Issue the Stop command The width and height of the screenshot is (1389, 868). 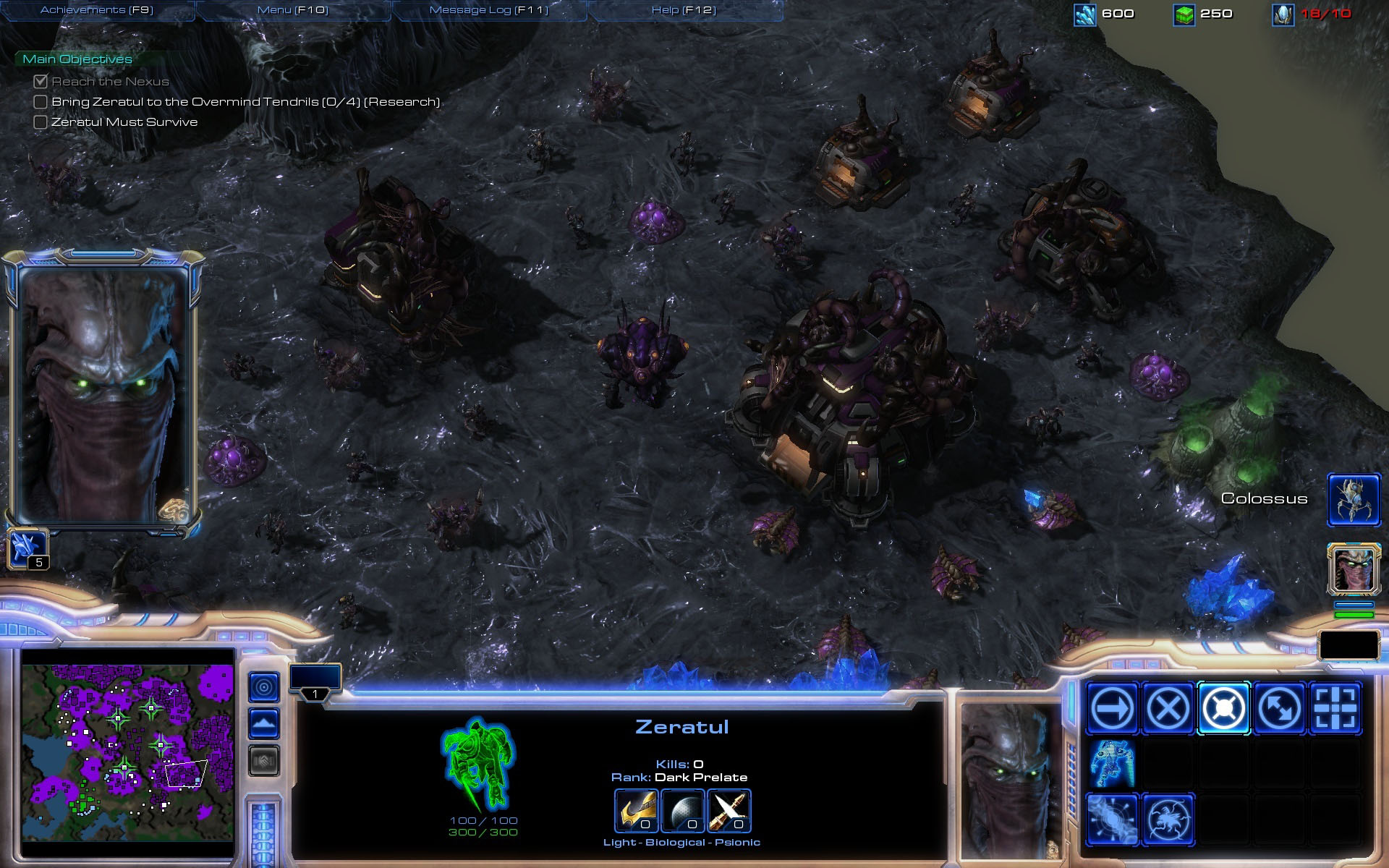[1168, 708]
